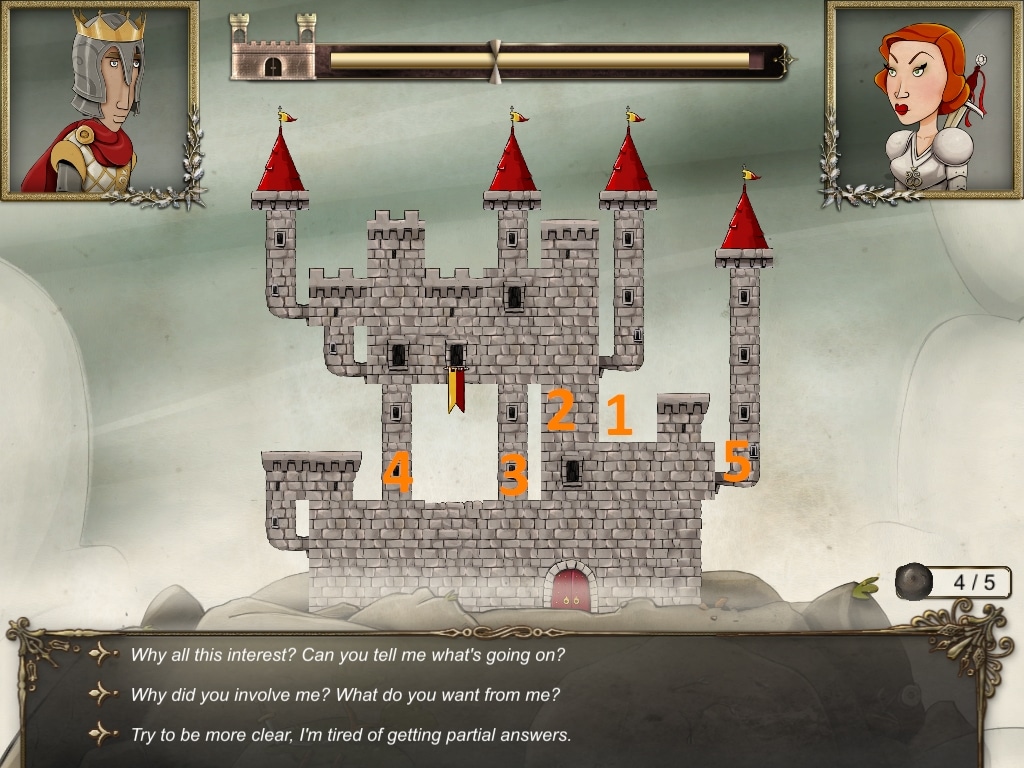Choose the castle column marked 4
This screenshot has height=768, width=1024.
397,473
